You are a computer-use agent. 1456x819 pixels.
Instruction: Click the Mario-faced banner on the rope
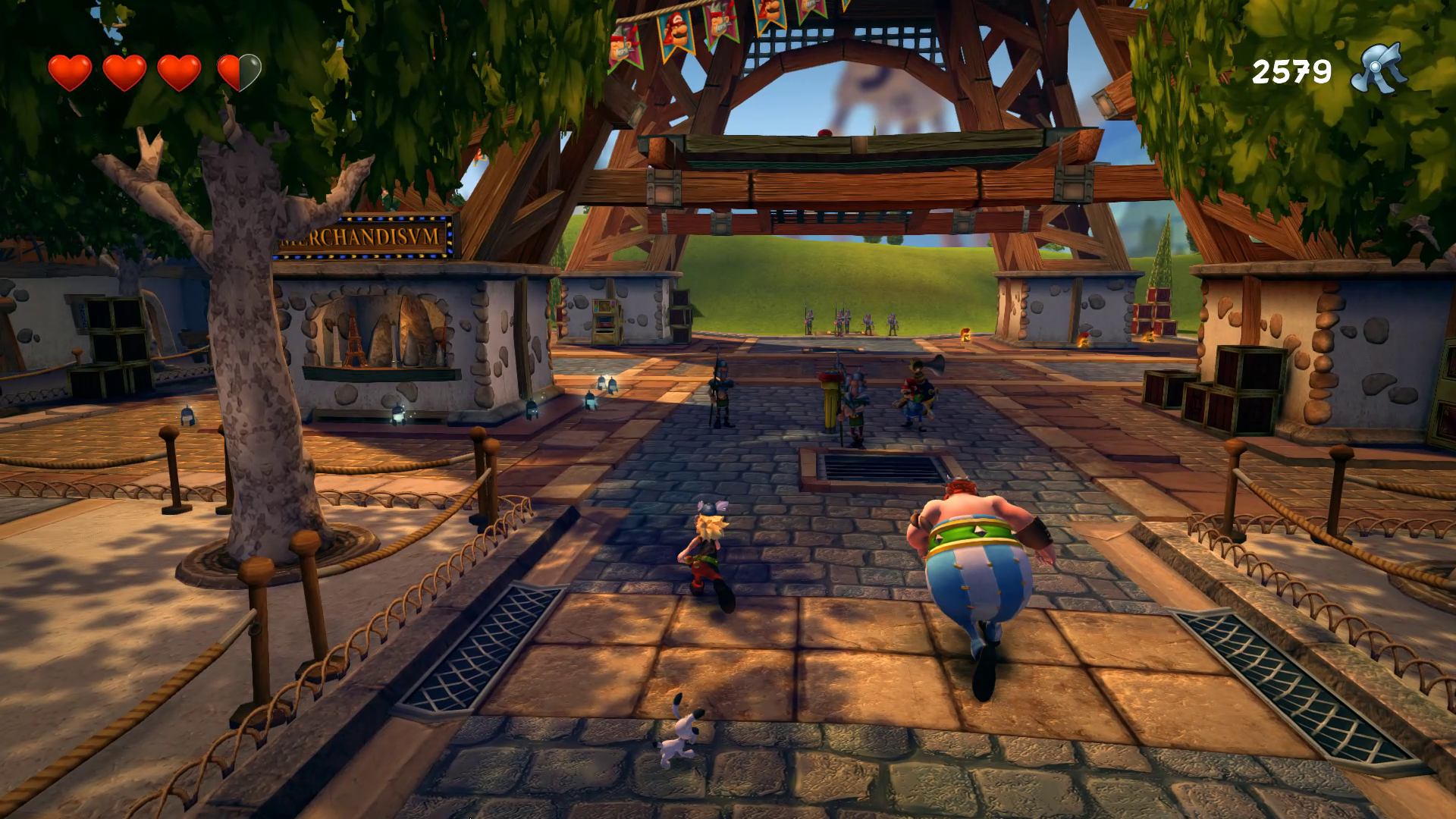675,32
